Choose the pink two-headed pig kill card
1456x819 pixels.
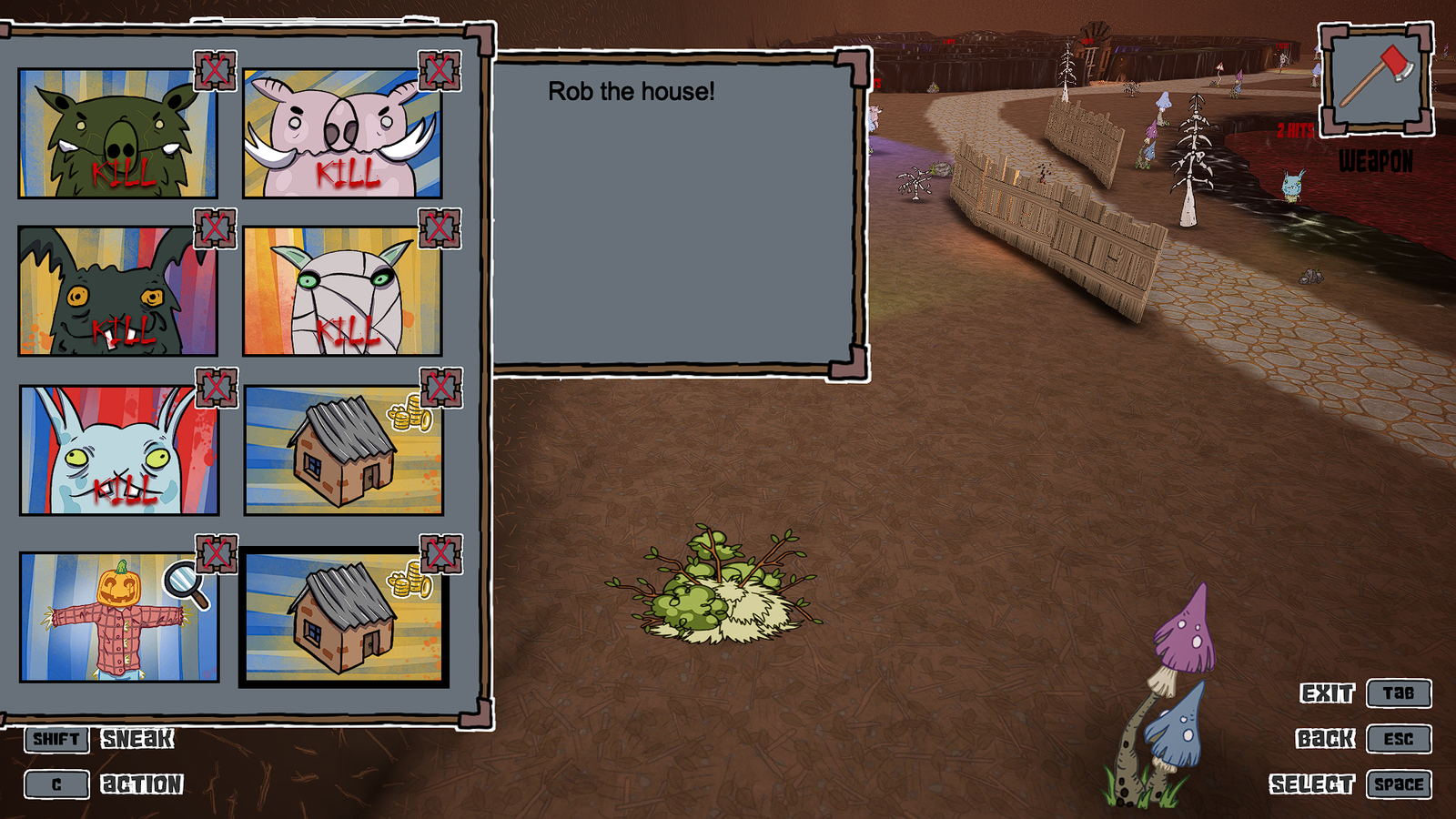click(x=342, y=133)
